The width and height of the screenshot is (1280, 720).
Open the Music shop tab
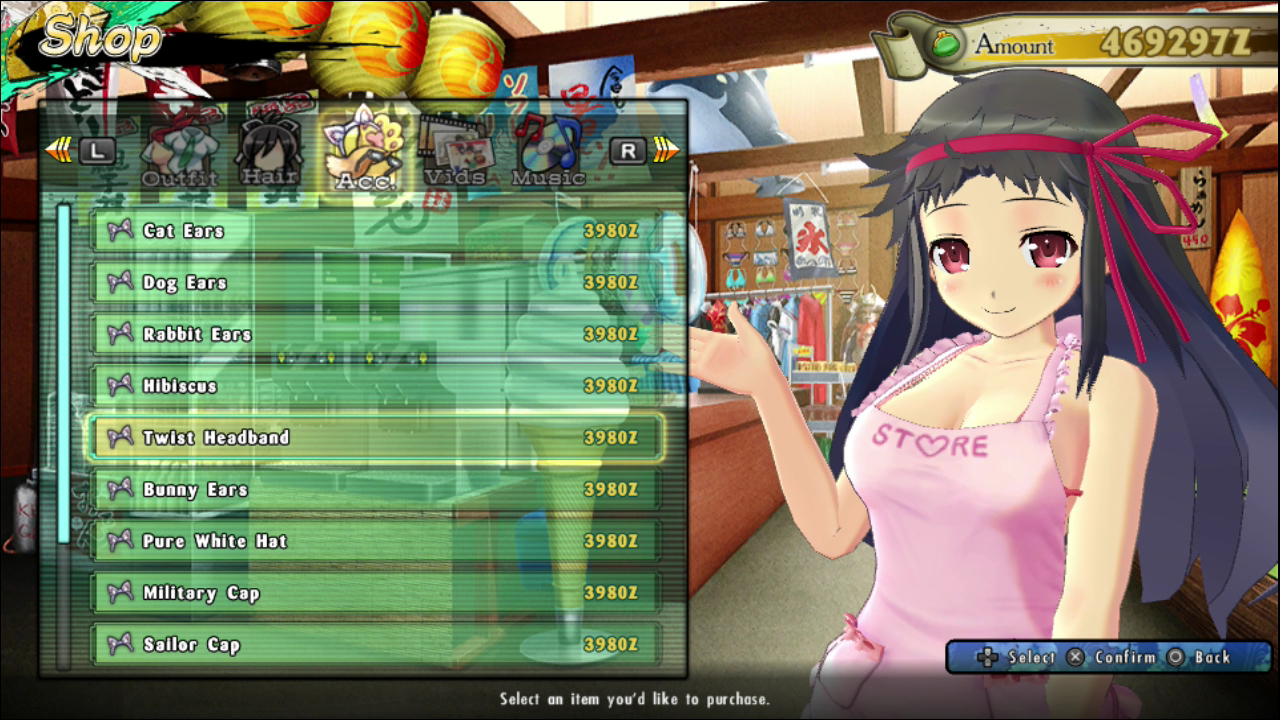(547, 151)
